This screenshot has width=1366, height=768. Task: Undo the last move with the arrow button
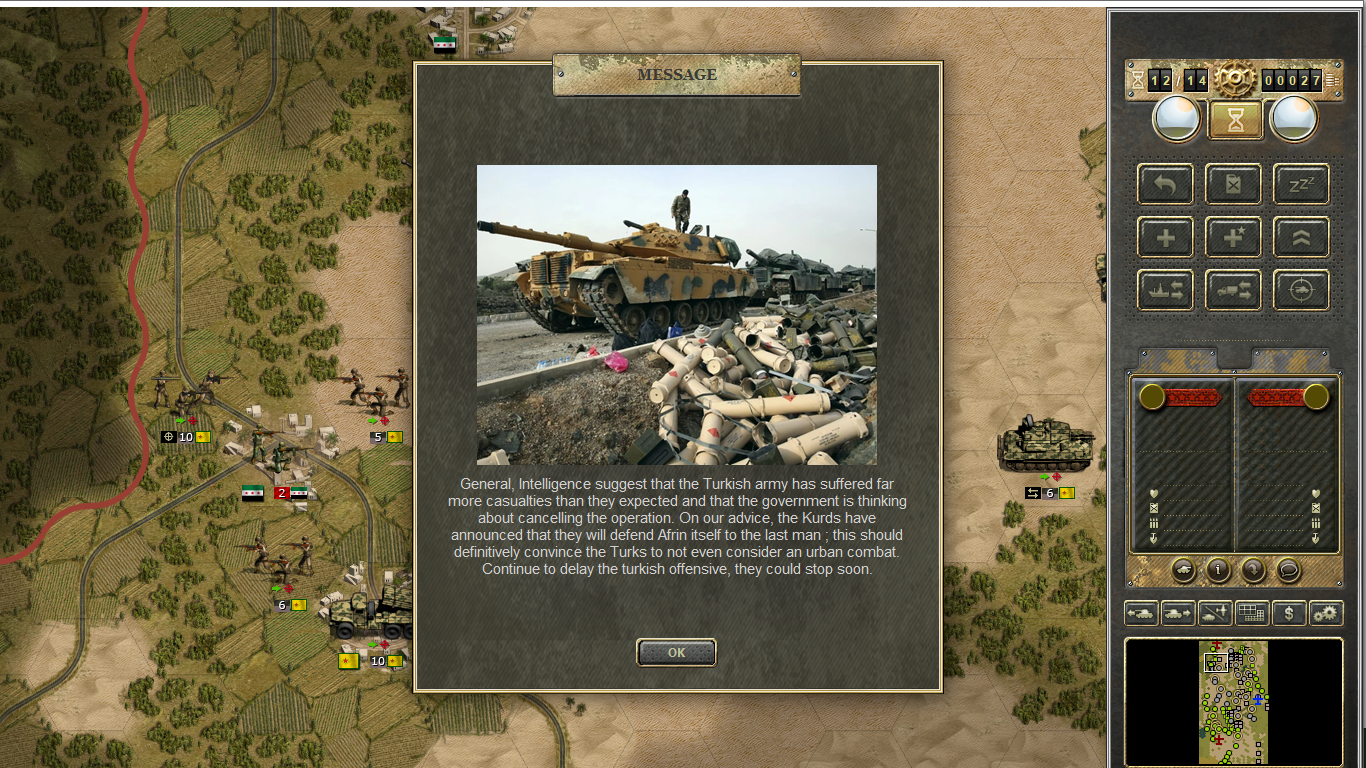(x=1165, y=184)
